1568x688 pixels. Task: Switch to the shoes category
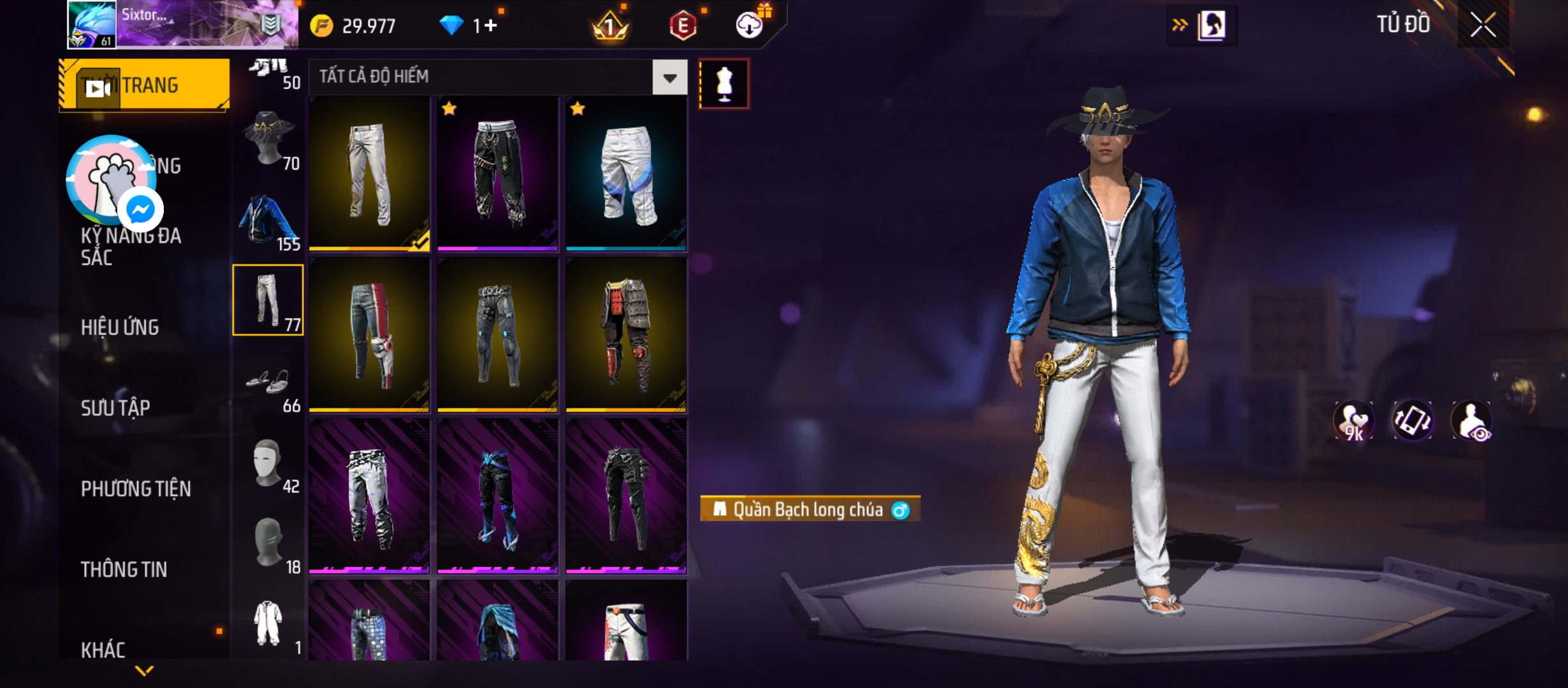coord(268,382)
